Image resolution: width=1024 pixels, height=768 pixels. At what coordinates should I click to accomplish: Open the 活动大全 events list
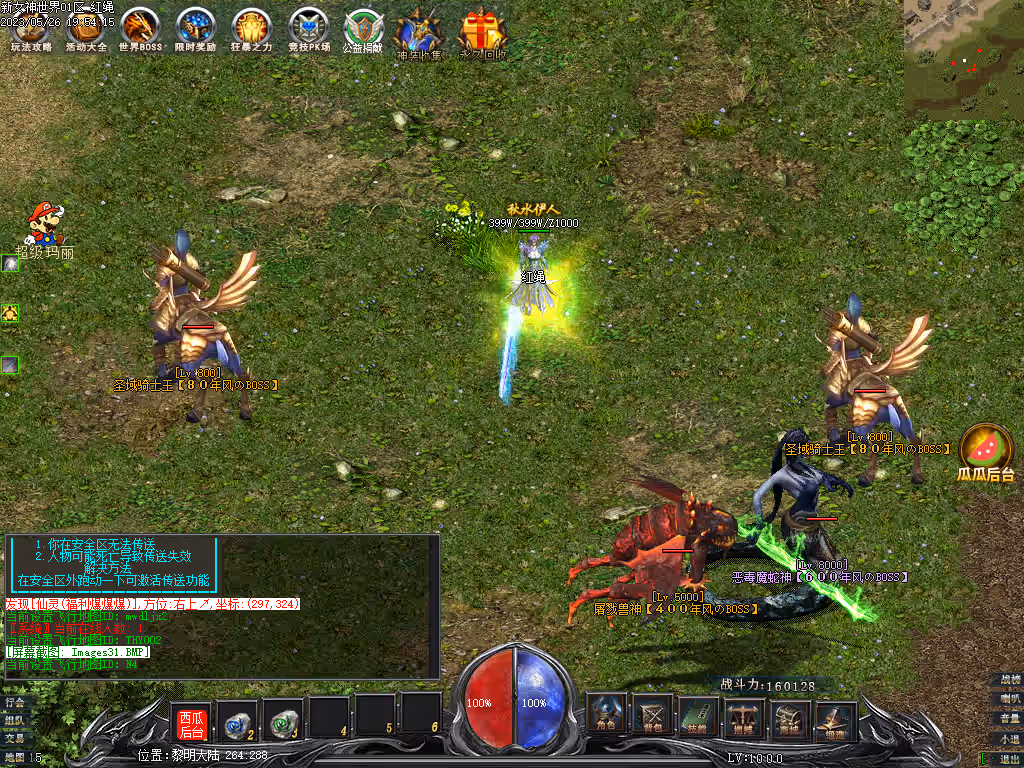point(85,29)
